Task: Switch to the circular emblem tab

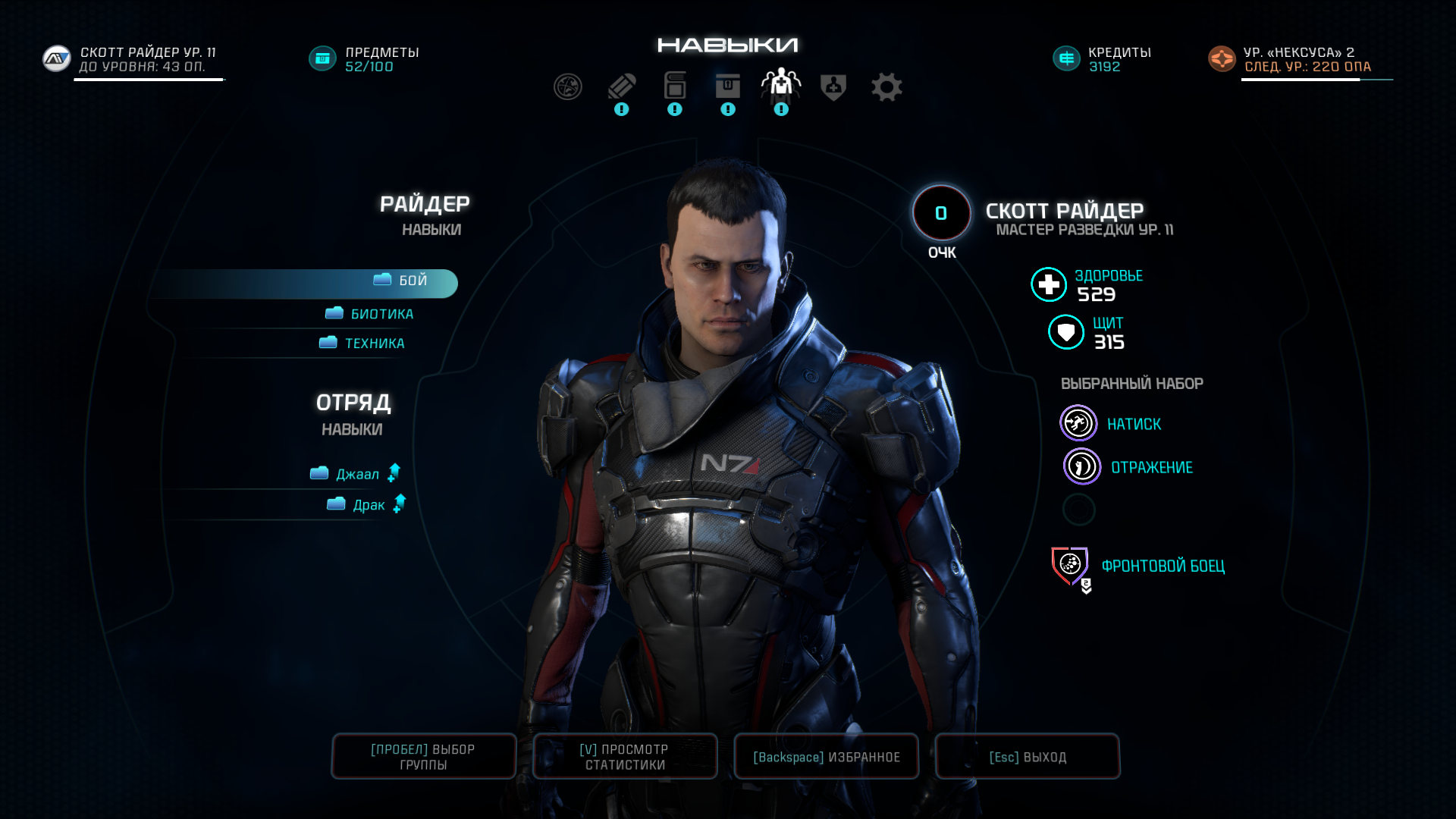Action: point(568,87)
